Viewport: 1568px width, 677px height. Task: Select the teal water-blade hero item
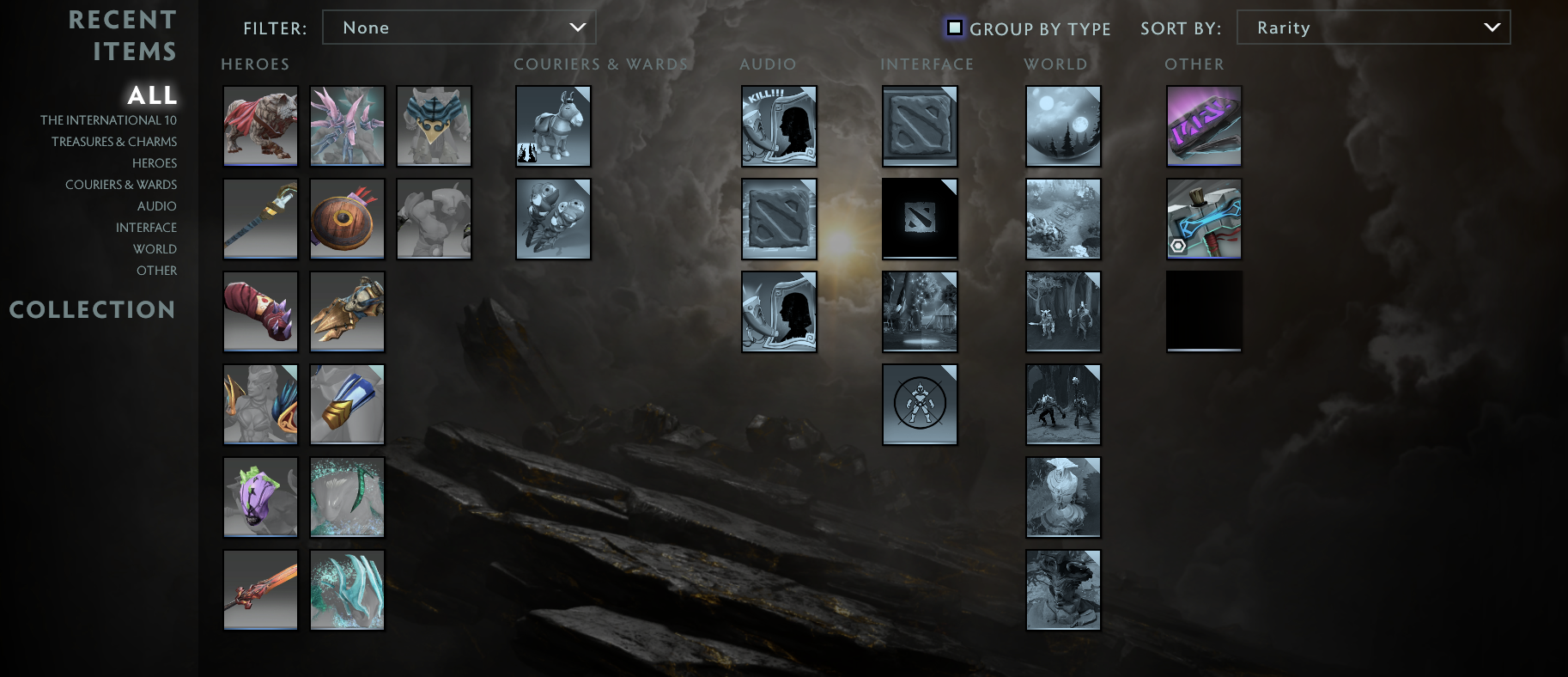point(347,589)
